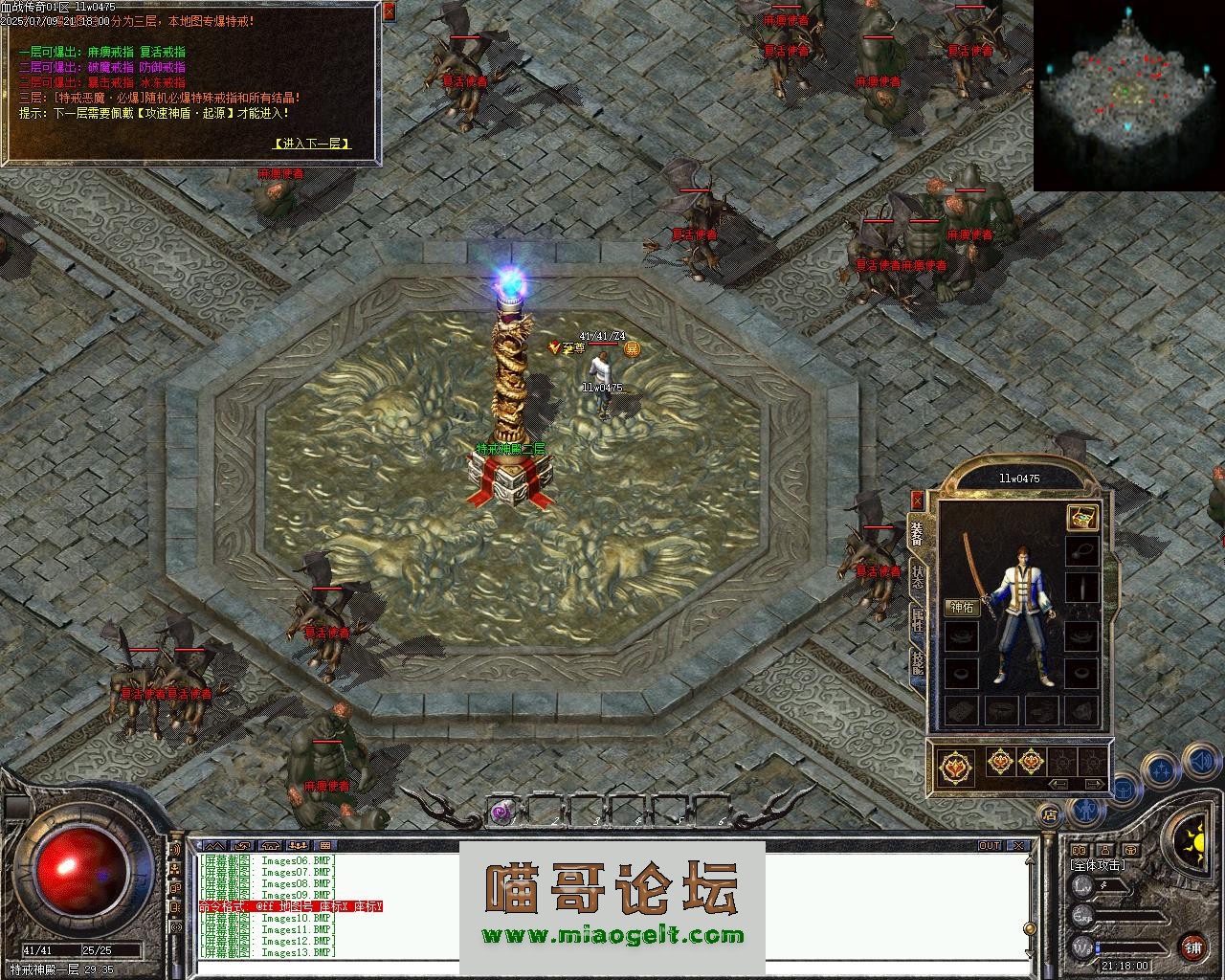The image size is (1225, 980).
Task: Open the 属性 tab
Action: click(x=917, y=619)
